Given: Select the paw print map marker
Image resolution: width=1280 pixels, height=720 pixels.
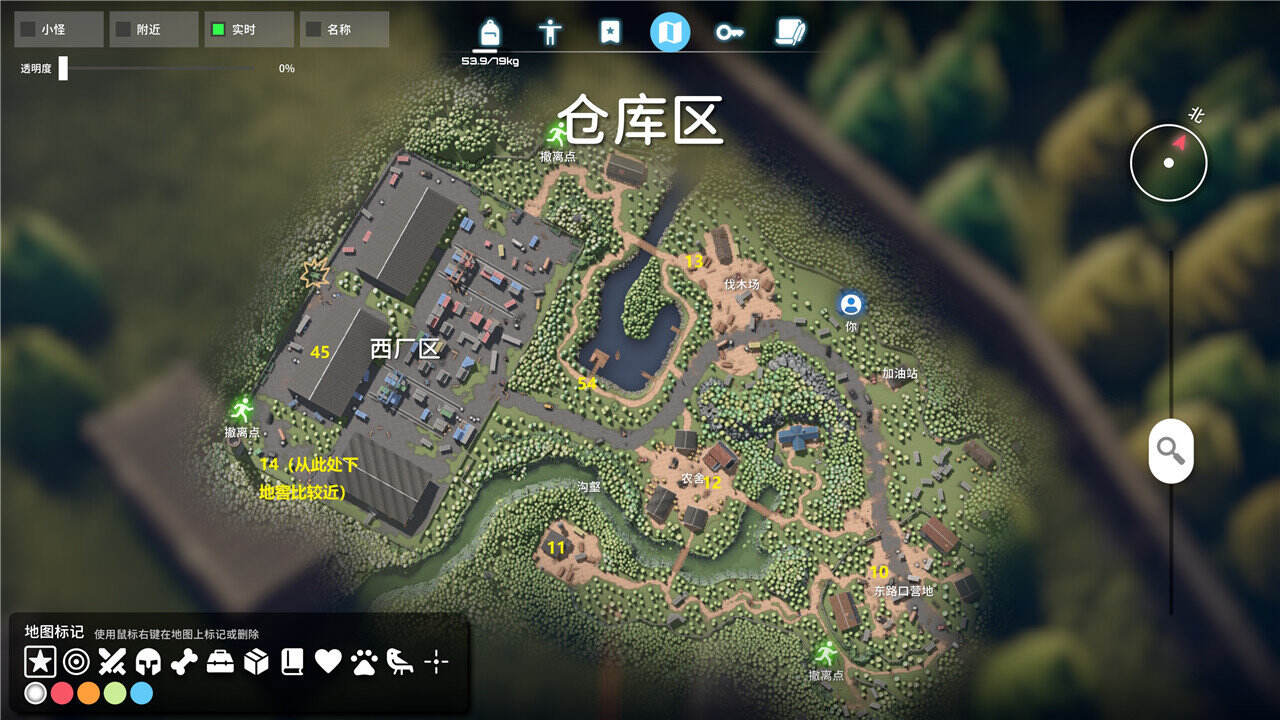Looking at the screenshot, I should pos(364,661).
